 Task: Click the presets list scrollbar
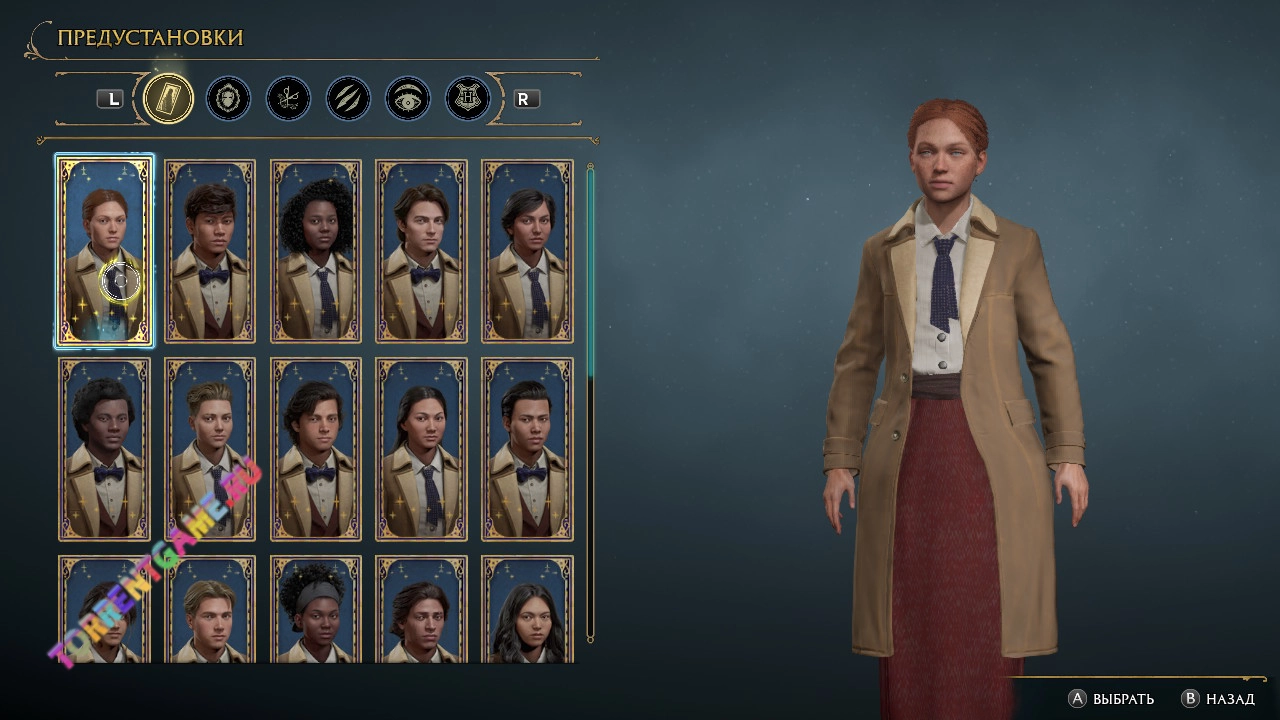(590, 400)
